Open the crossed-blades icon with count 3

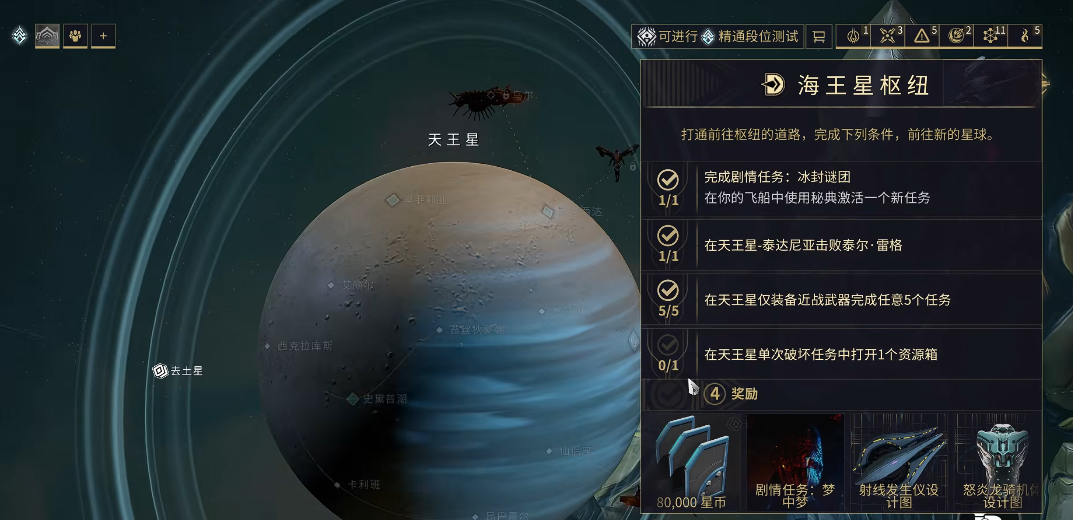point(890,36)
